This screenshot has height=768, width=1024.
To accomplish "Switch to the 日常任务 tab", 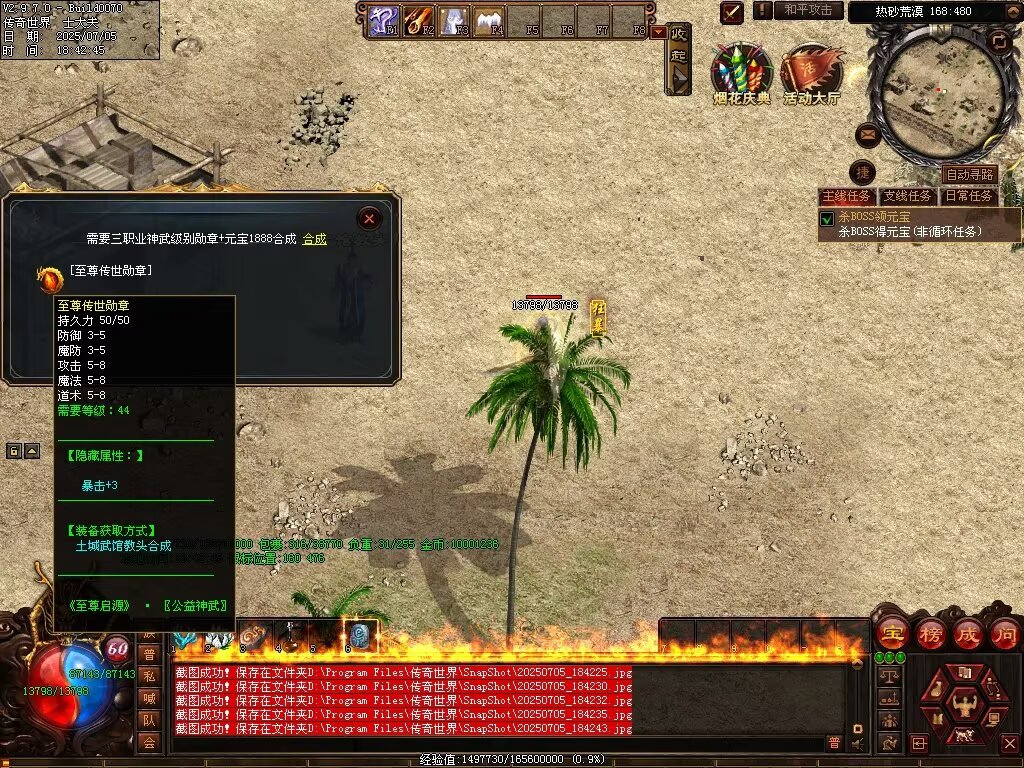I will [x=969, y=196].
